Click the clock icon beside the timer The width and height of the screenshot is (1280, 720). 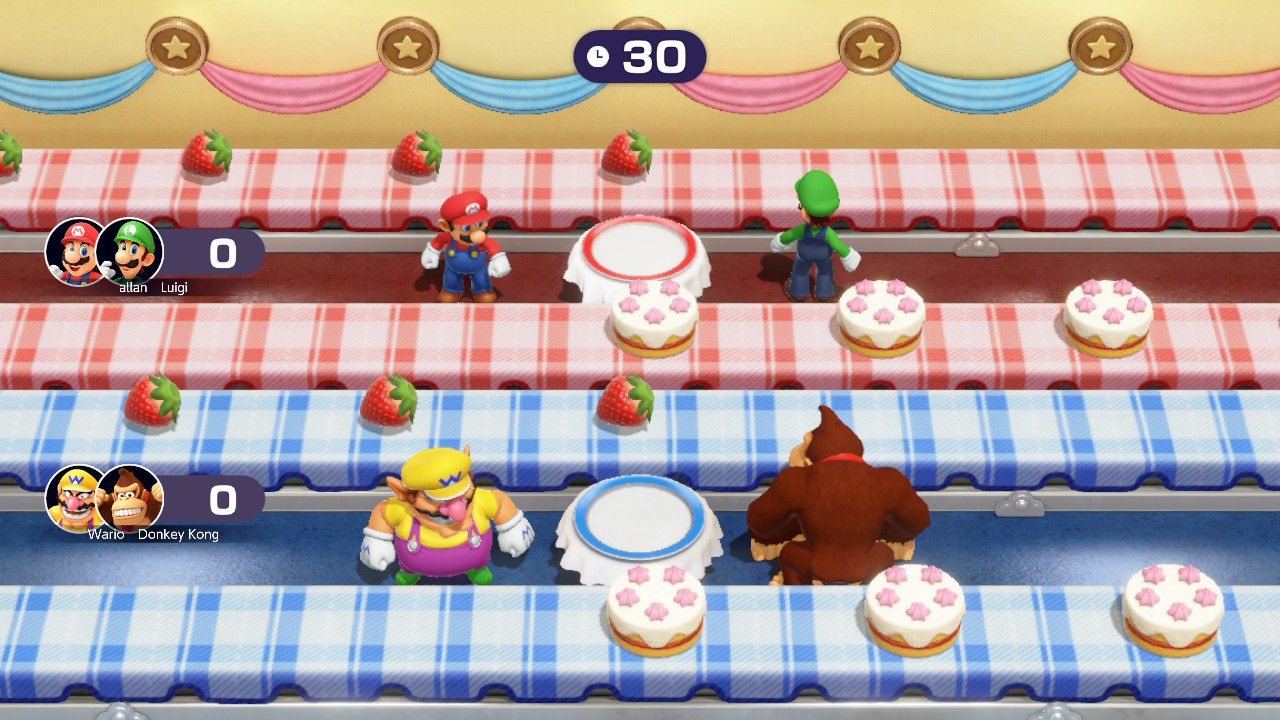599,57
